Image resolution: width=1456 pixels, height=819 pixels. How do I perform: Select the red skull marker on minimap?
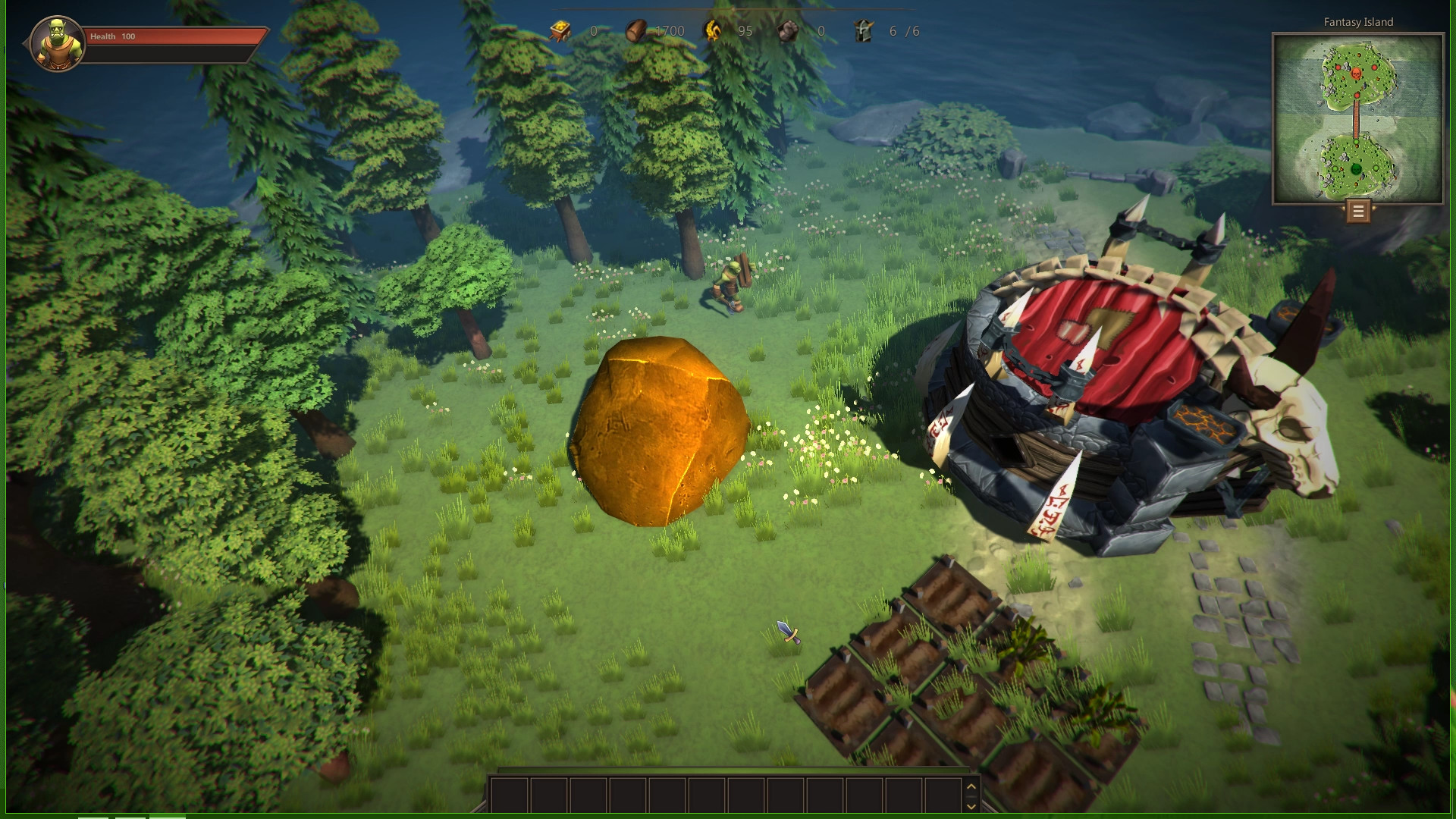pos(1356,74)
